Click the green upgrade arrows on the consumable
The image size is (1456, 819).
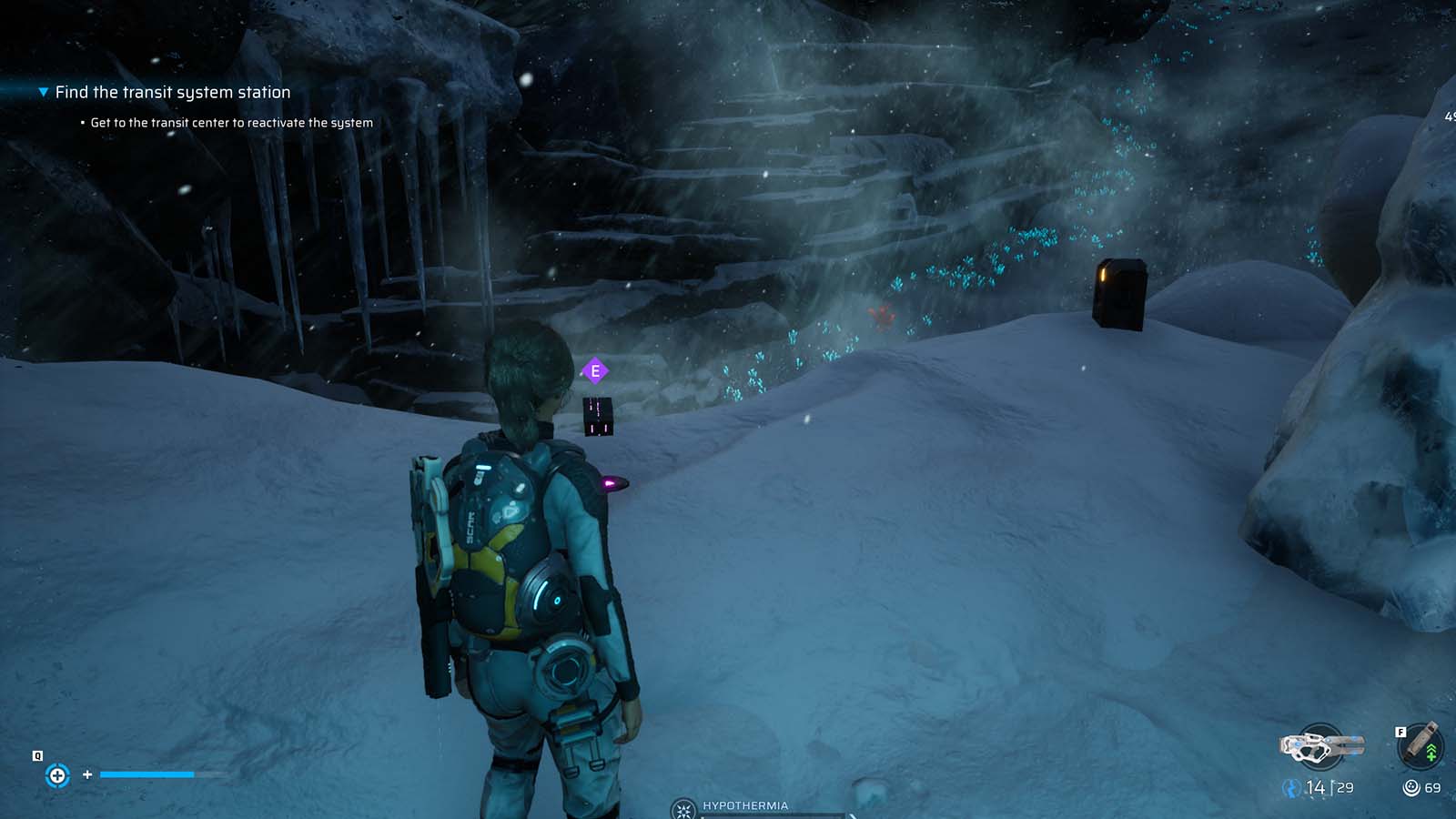1431,752
